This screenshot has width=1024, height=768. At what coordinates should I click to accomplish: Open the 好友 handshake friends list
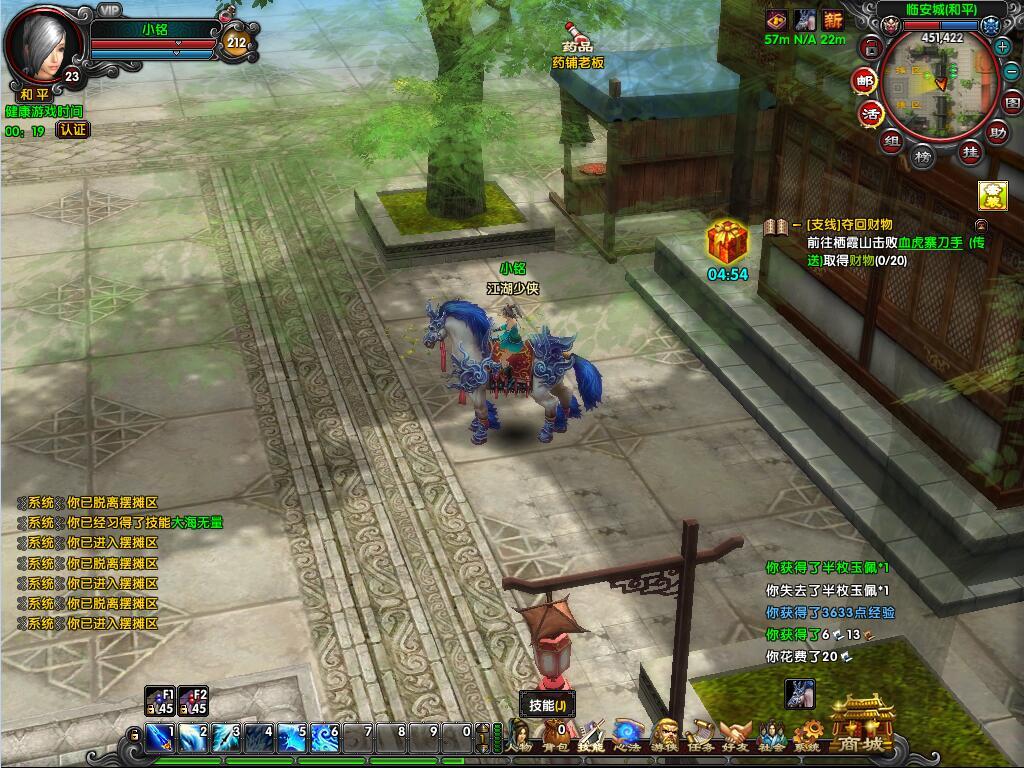(x=736, y=737)
